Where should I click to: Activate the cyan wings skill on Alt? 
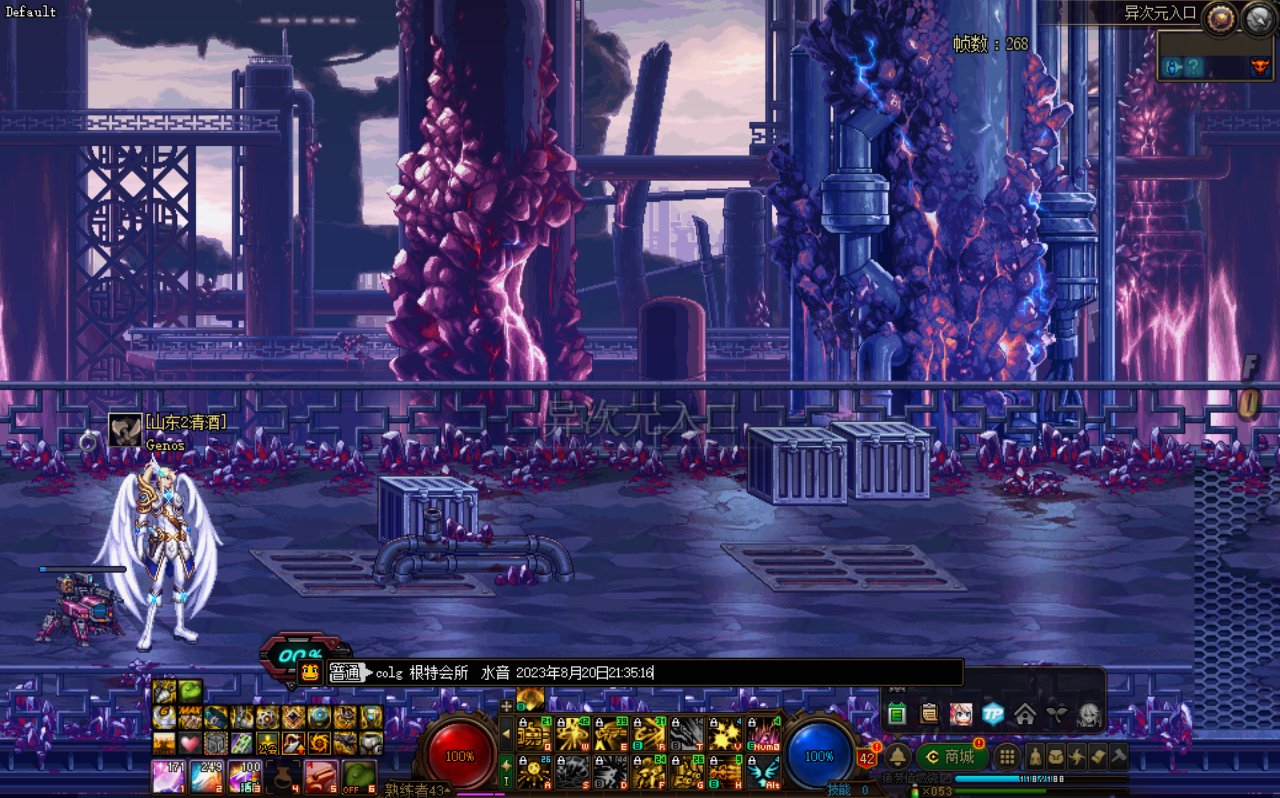click(763, 771)
